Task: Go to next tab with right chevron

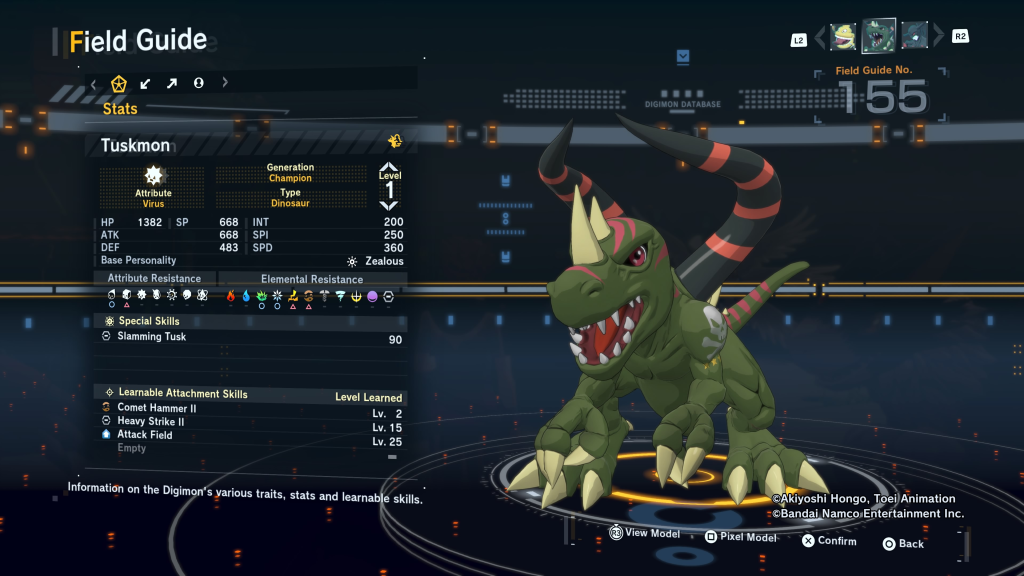Action: pyautogui.click(x=225, y=83)
